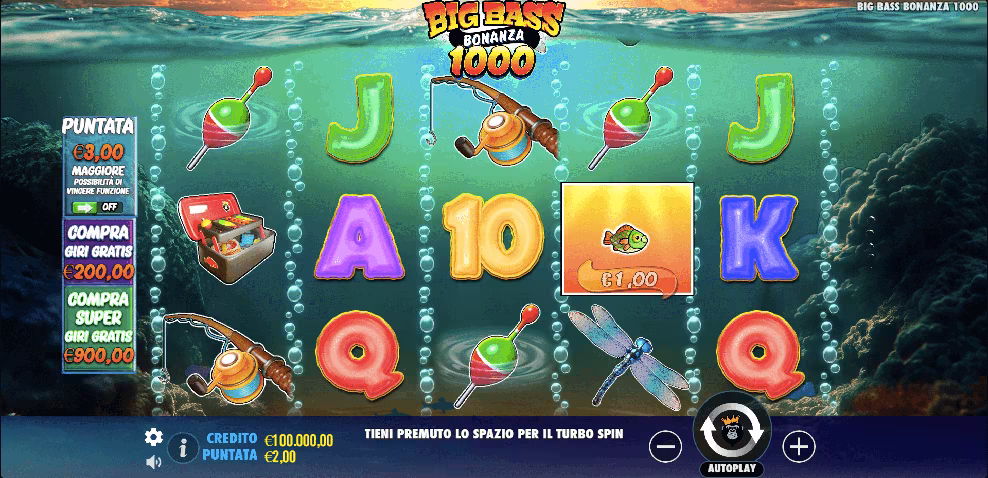This screenshot has height=478, width=988.
Task: Decrease the bet with the minus button
Action: click(665, 447)
